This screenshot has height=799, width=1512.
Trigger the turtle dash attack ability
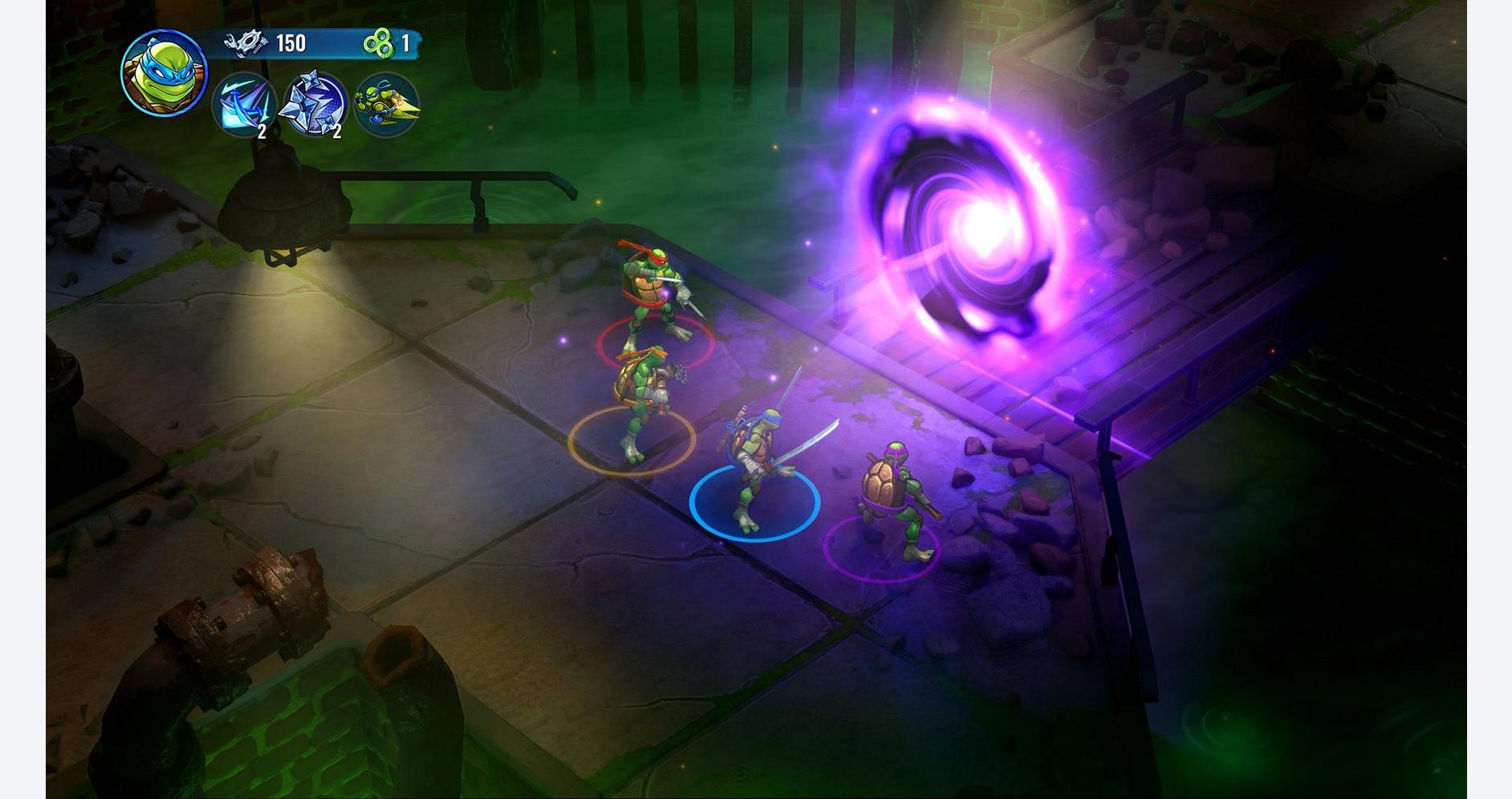[386, 105]
